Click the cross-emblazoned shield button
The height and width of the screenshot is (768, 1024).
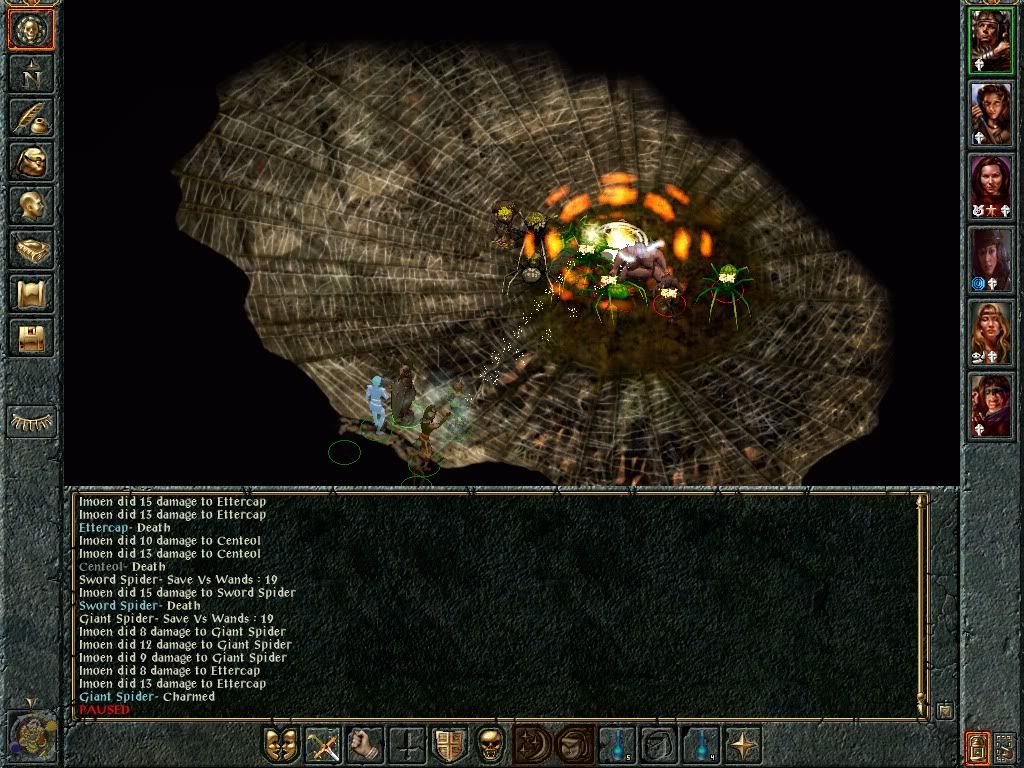point(449,745)
